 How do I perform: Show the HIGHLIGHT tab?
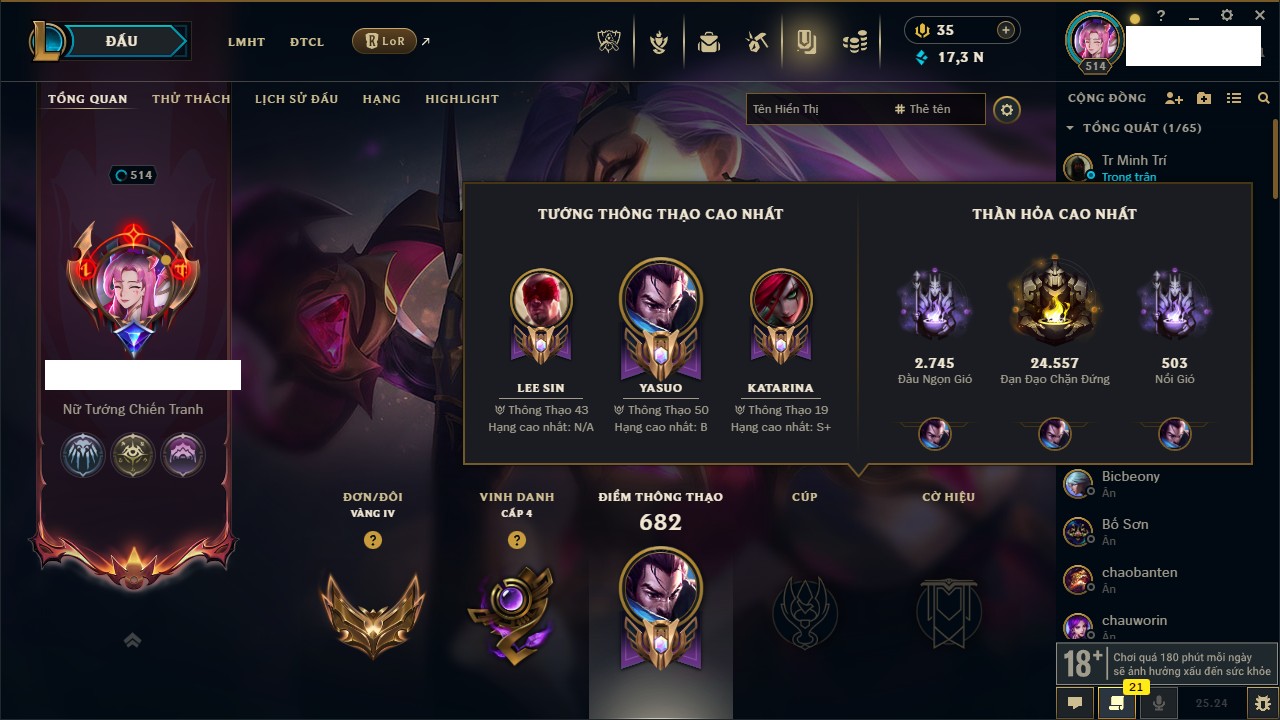pos(461,99)
